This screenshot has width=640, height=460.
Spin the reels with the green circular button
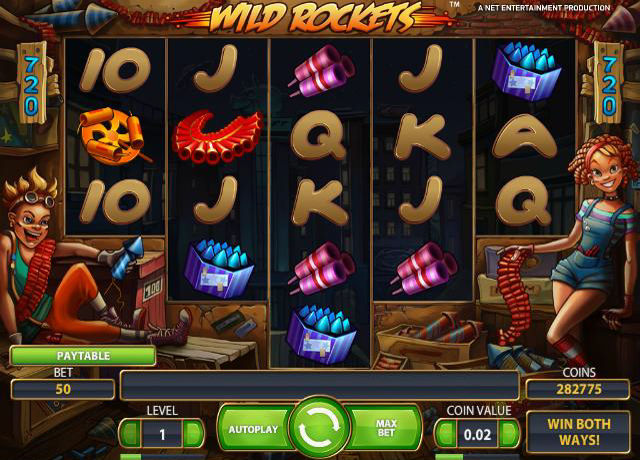click(x=319, y=429)
